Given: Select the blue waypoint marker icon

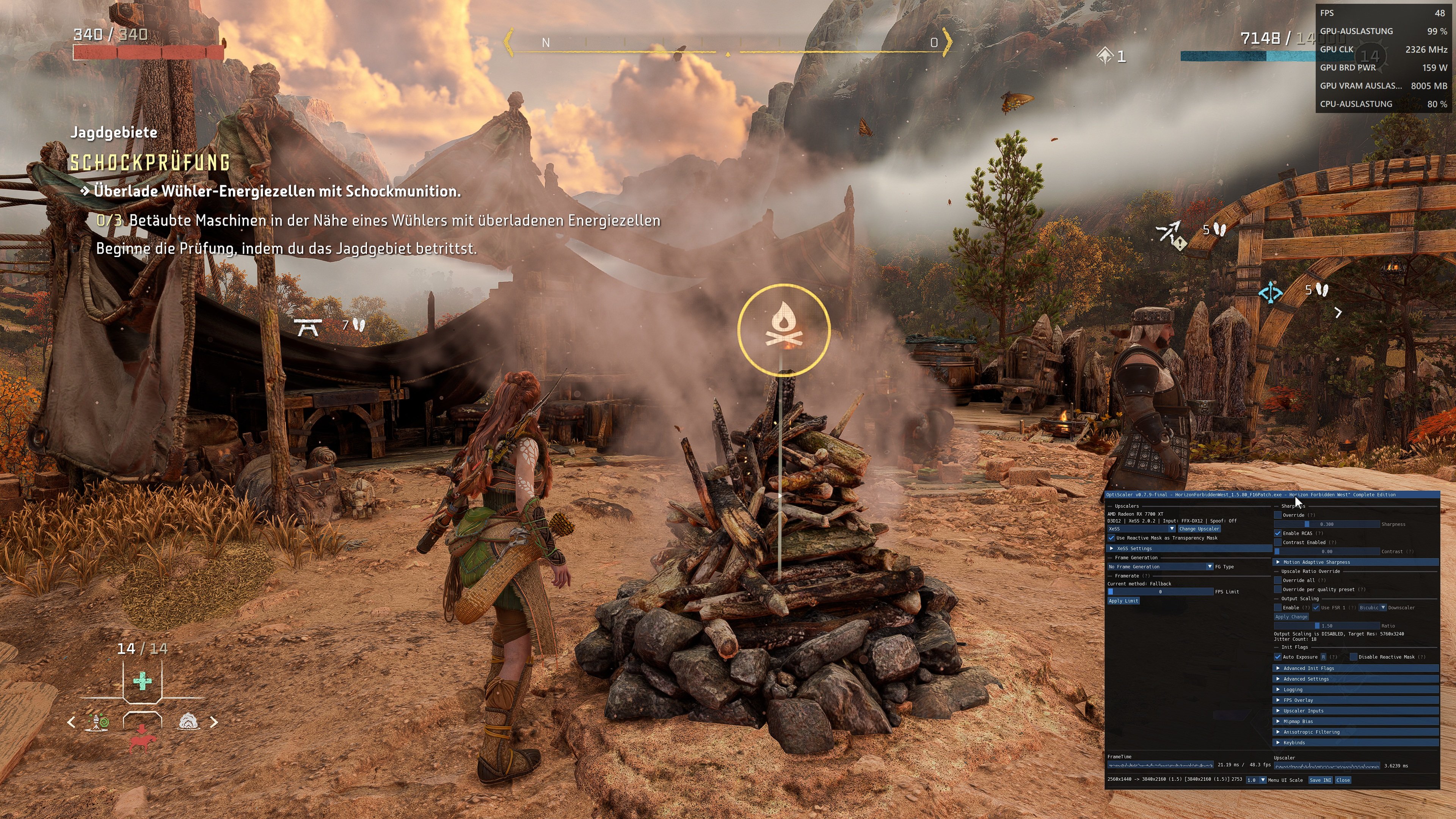Looking at the screenshot, I should tap(1270, 293).
